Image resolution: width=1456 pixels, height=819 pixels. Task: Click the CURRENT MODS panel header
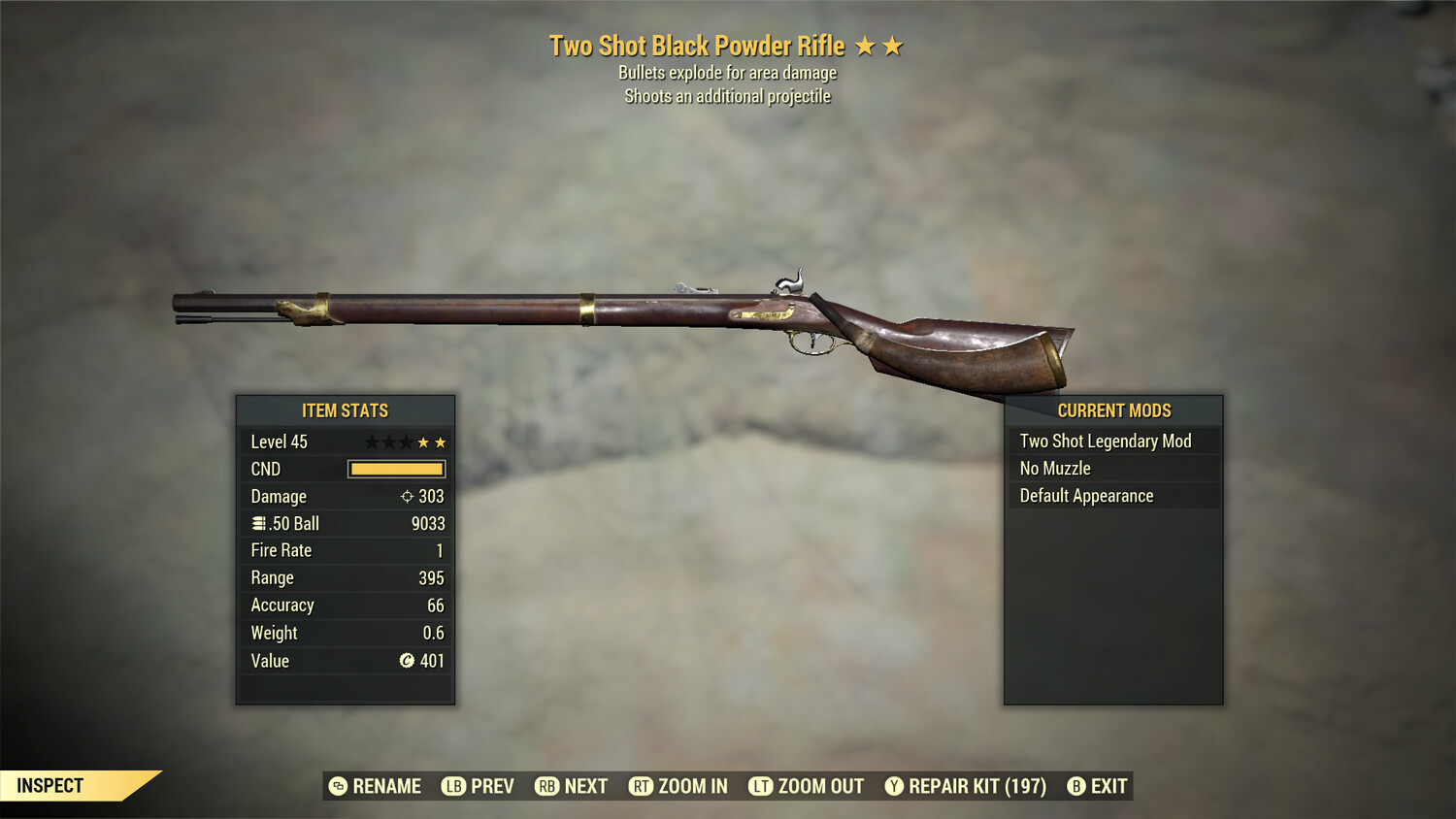pos(1112,410)
